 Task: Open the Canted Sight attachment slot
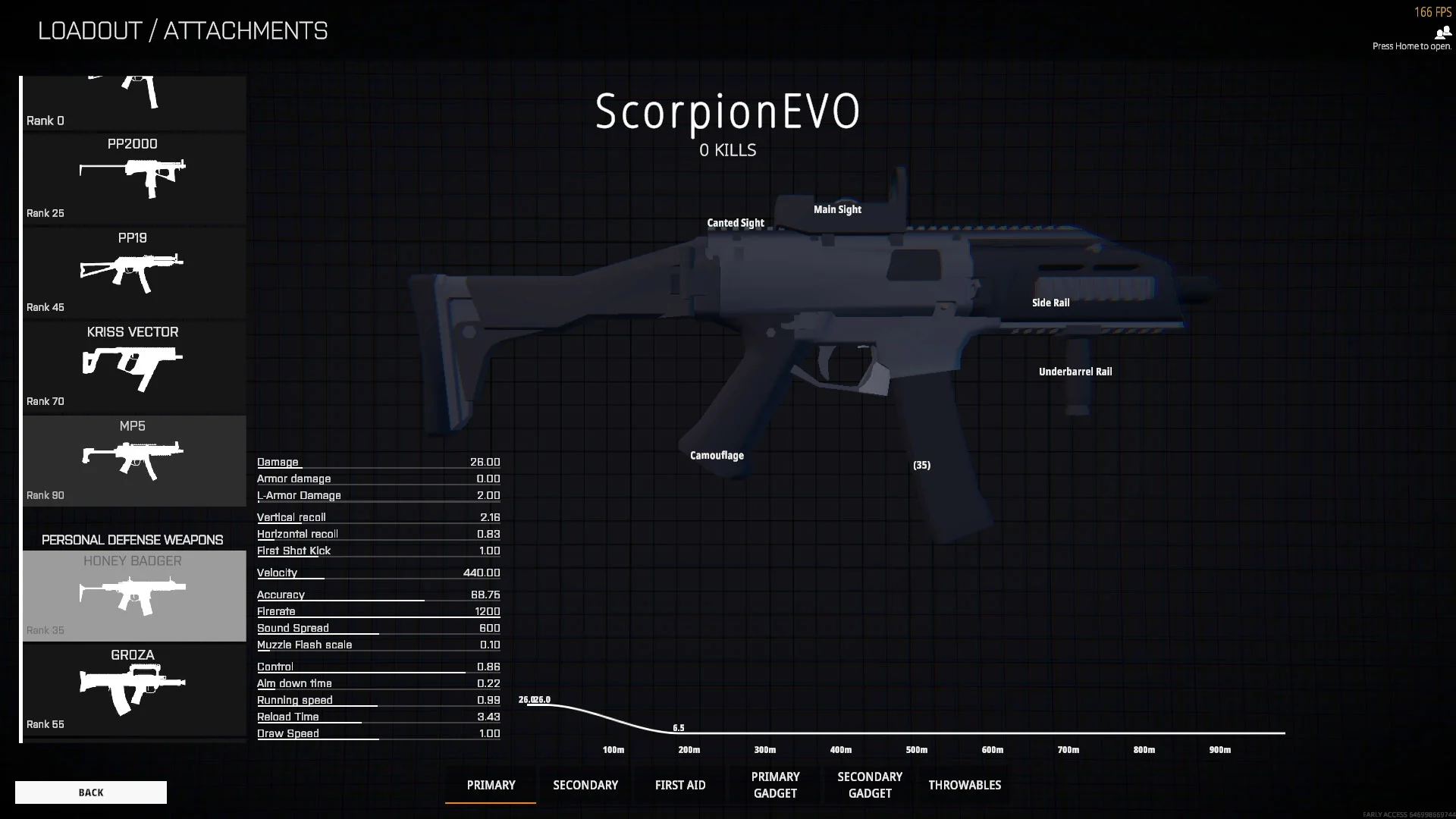tap(735, 222)
